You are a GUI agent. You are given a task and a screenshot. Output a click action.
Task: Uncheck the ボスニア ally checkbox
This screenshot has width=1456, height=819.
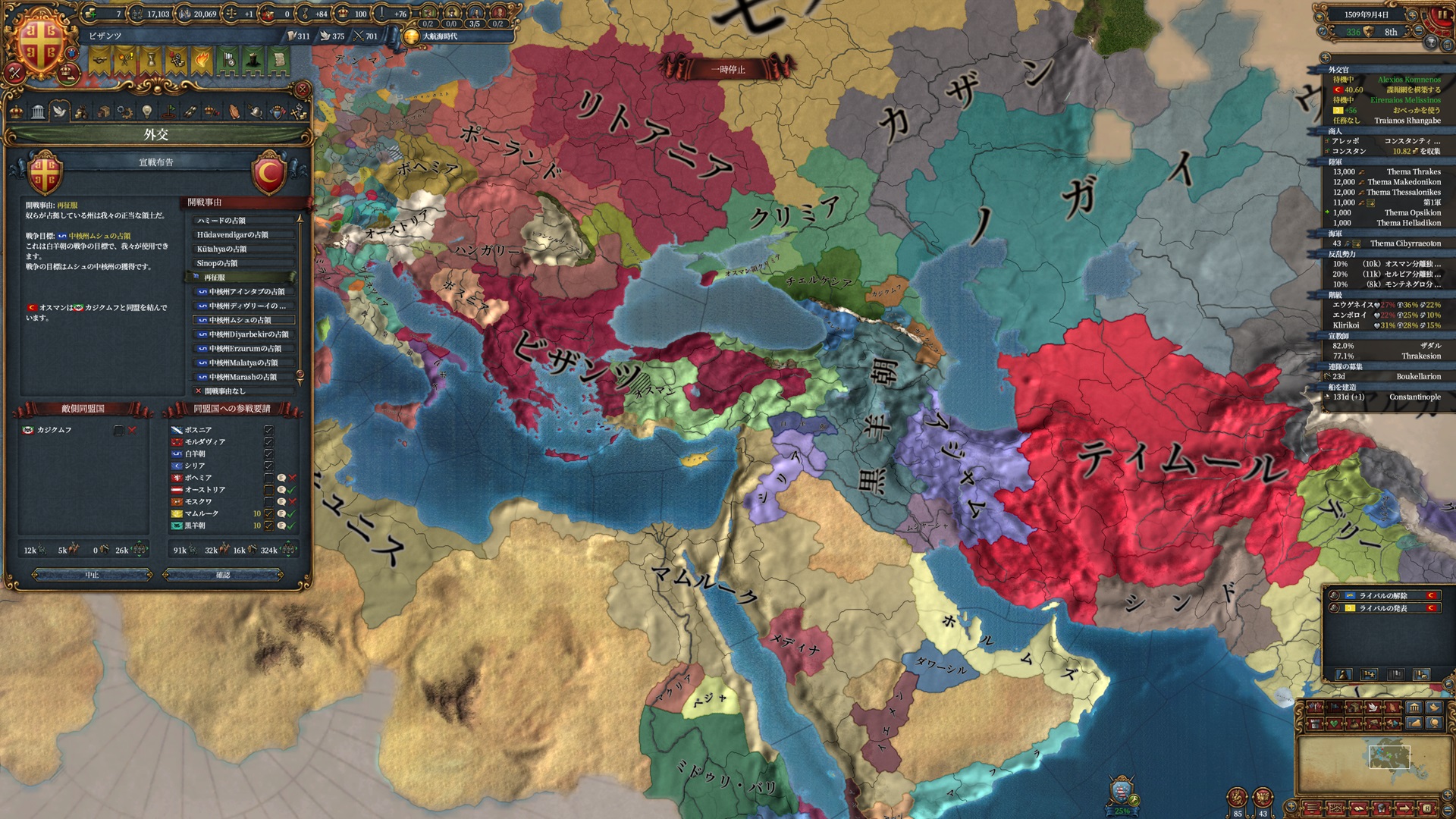point(268,431)
